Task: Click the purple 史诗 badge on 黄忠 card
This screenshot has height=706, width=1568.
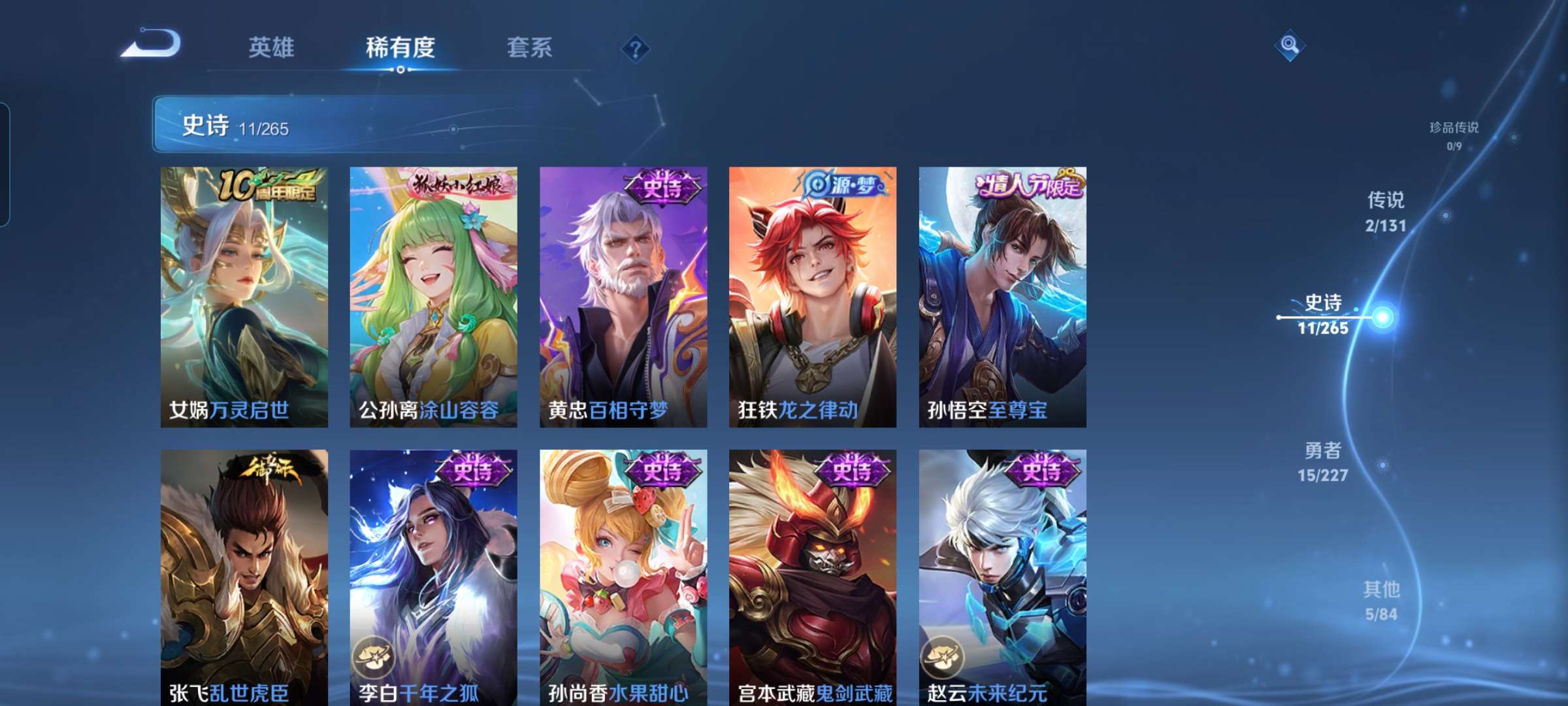Action: click(x=663, y=188)
